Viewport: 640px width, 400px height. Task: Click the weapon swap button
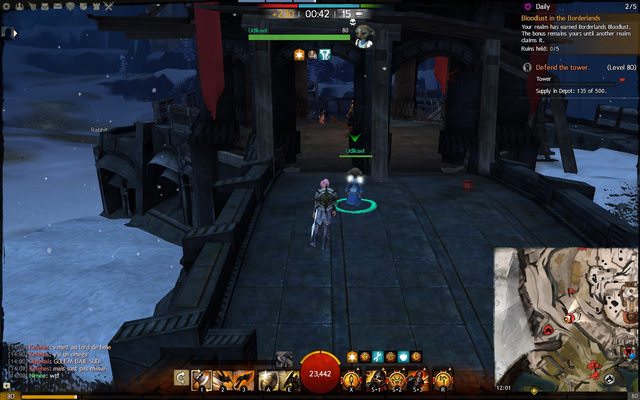click(180, 380)
